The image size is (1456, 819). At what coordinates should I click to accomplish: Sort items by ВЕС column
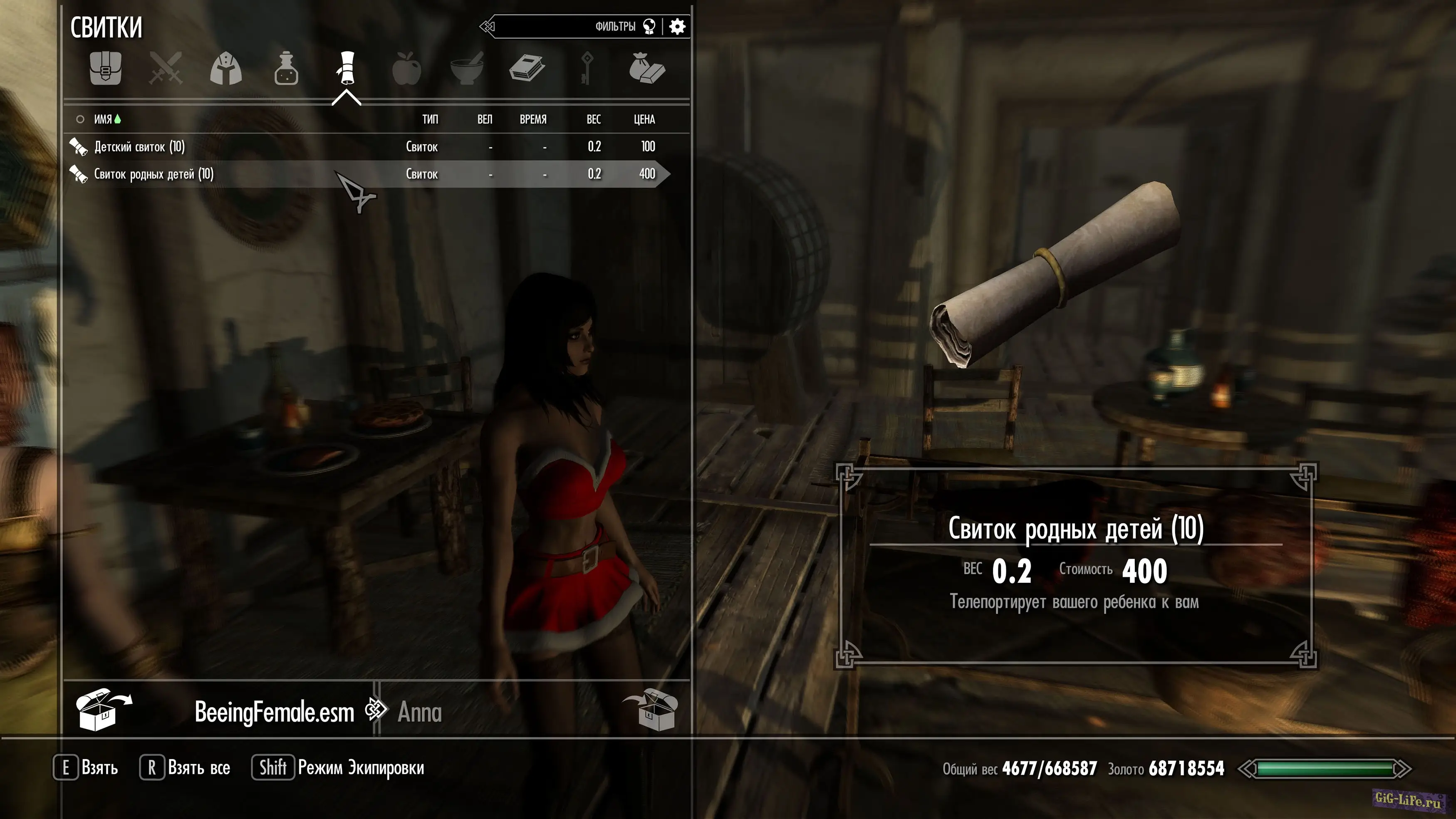594,119
